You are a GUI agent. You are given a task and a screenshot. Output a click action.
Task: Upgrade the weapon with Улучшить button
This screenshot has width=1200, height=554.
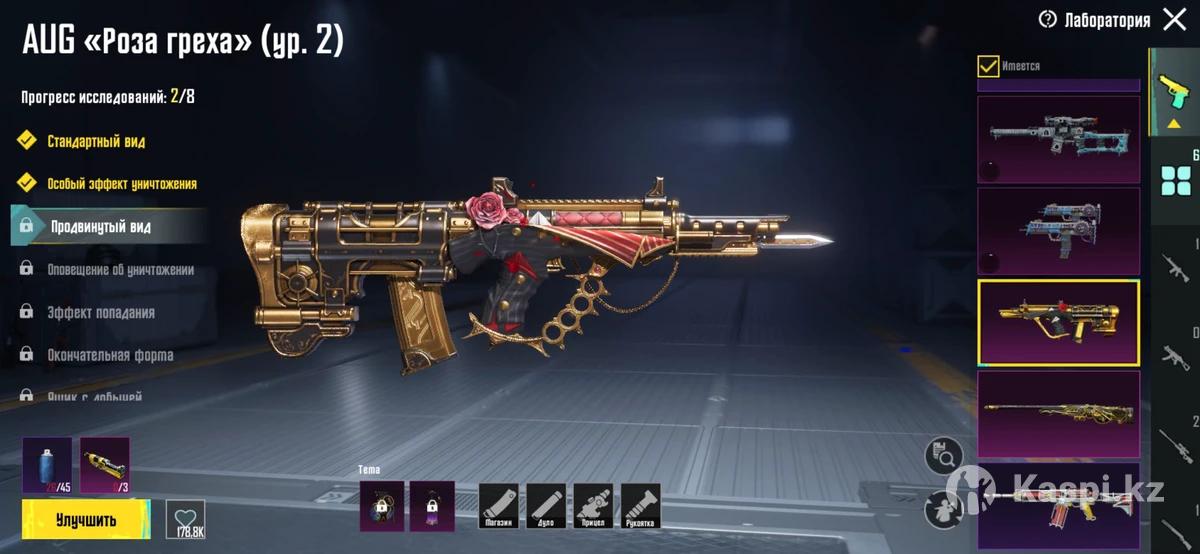pyautogui.click(x=86, y=520)
